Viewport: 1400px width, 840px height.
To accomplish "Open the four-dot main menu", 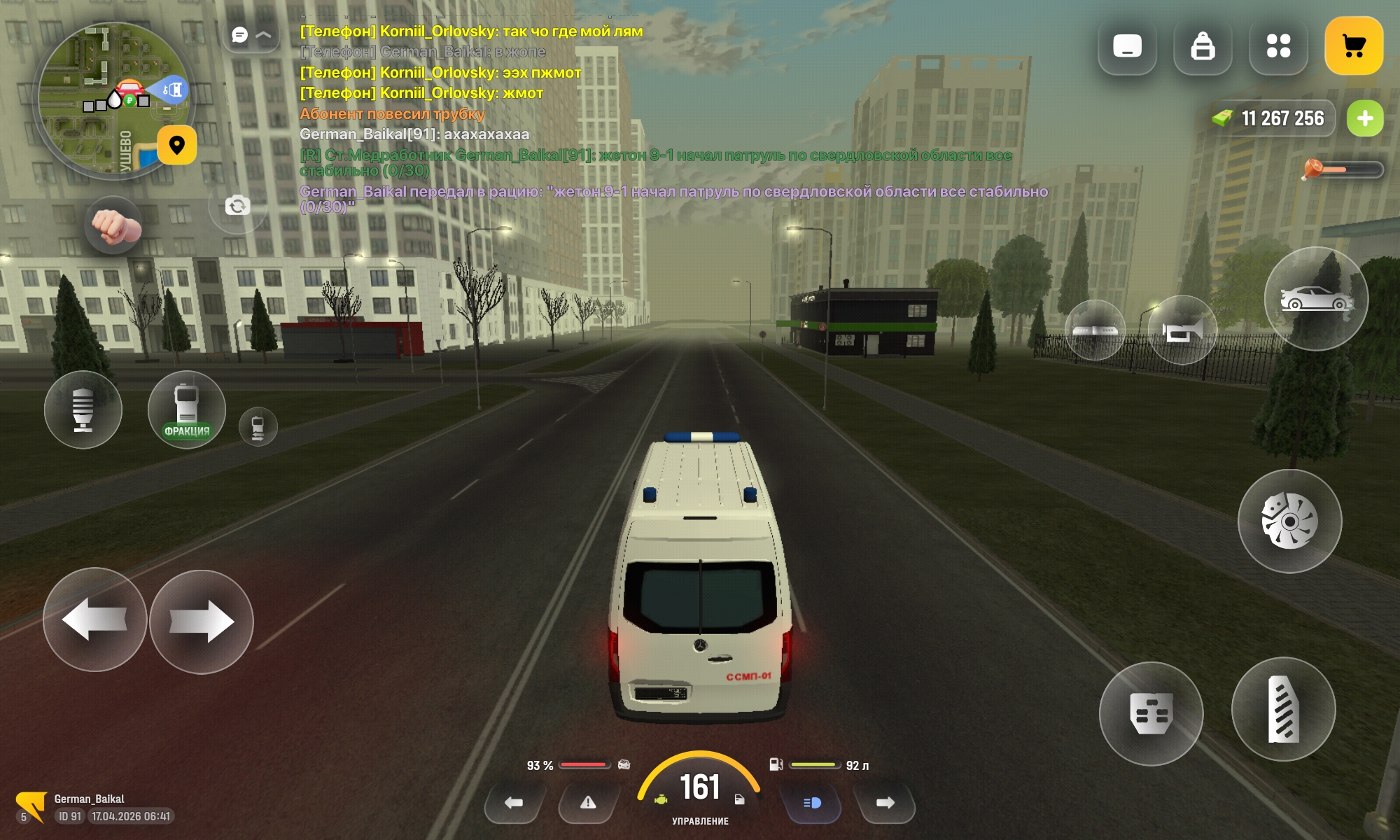I will 1278,46.
